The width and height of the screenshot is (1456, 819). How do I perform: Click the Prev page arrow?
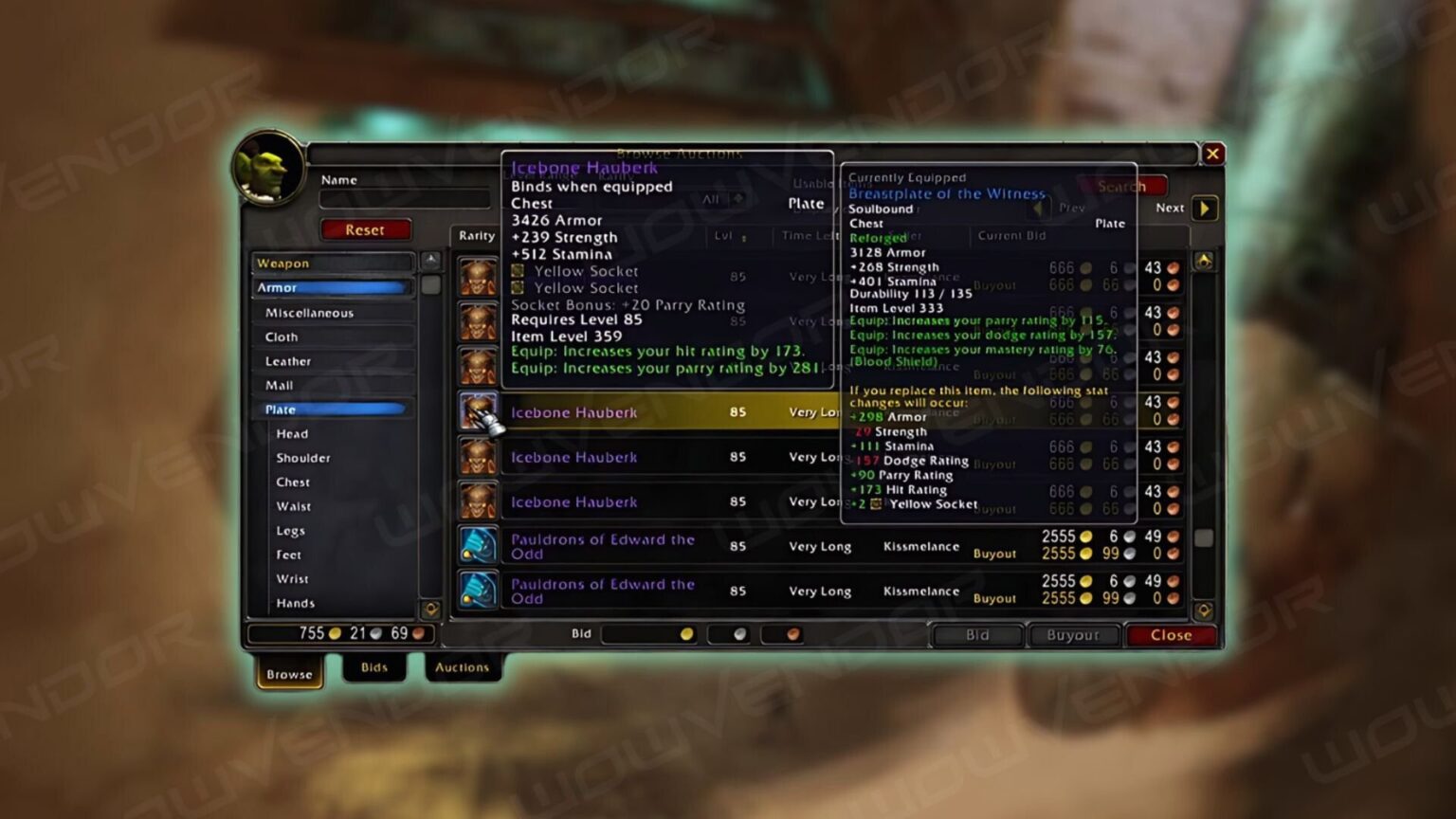click(x=1040, y=209)
